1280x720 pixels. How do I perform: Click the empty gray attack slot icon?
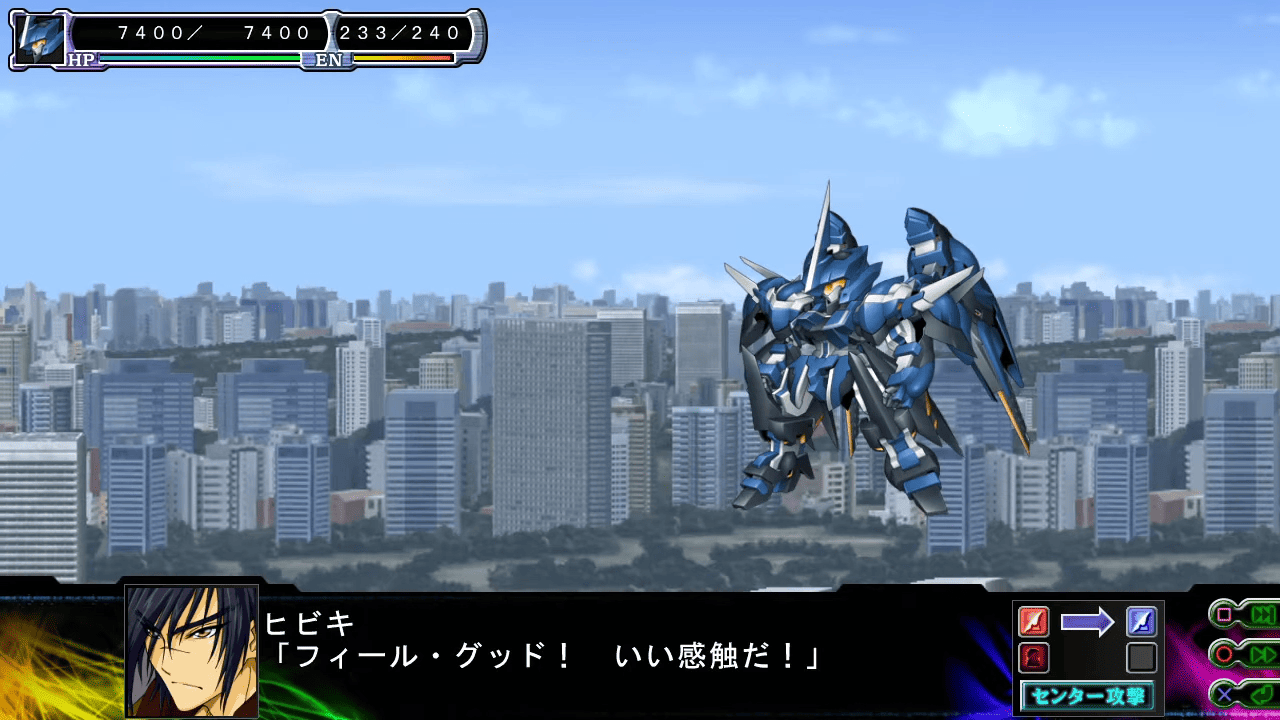point(1141,657)
